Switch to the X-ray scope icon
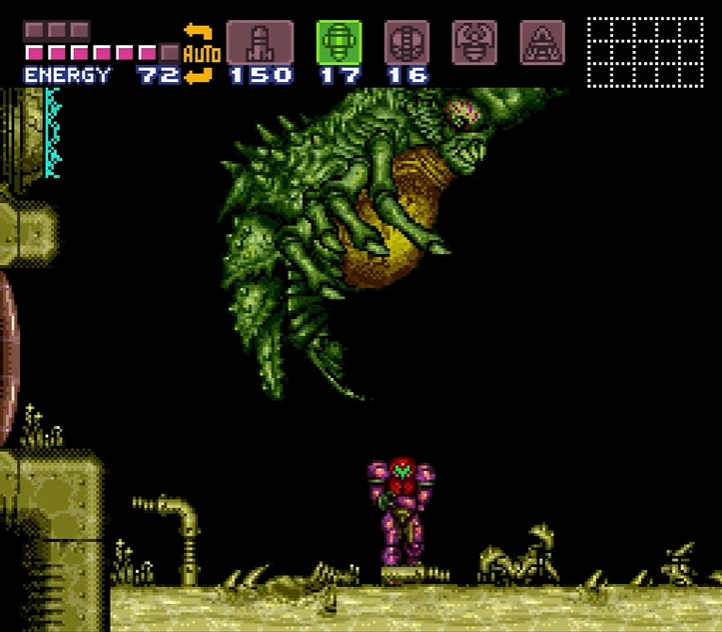 click(541, 42)
